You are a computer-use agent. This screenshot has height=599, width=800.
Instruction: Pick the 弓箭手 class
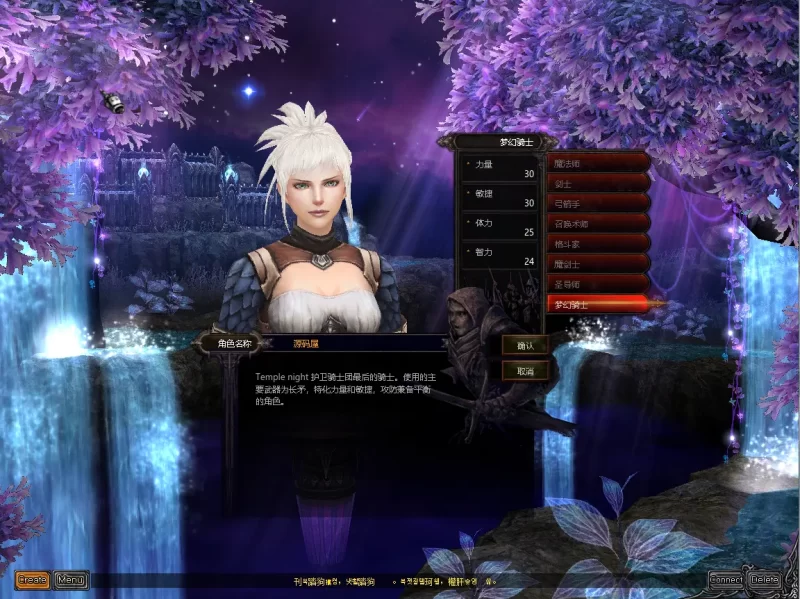599,204
